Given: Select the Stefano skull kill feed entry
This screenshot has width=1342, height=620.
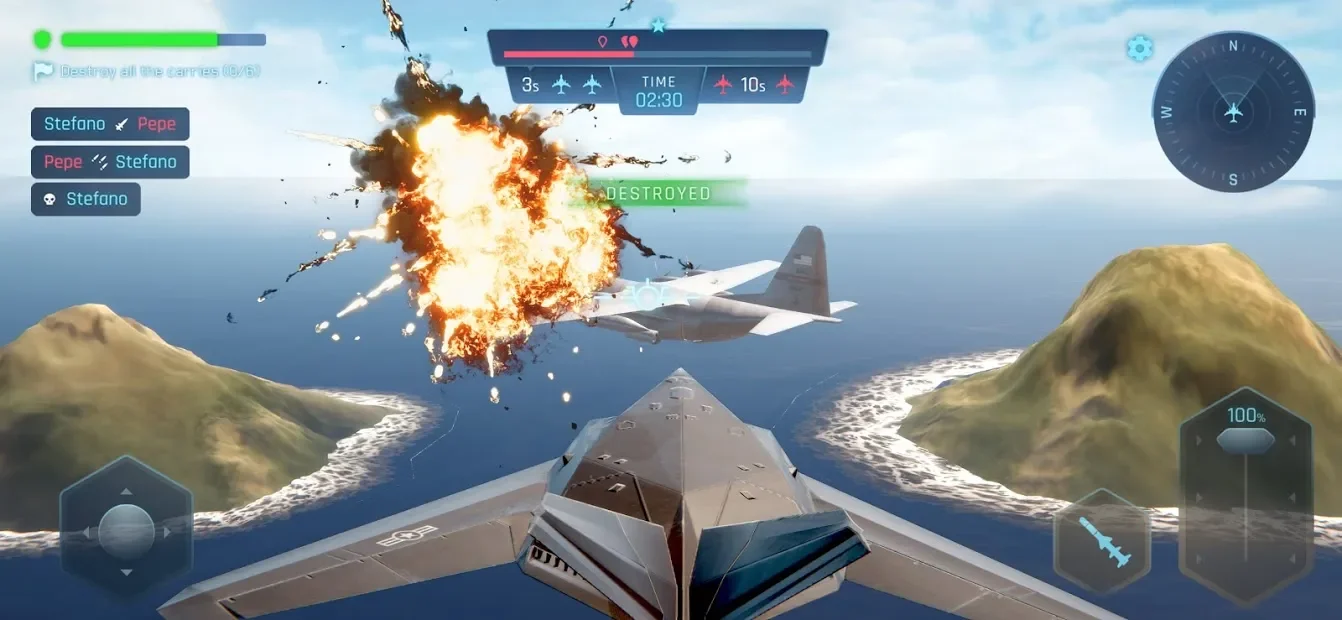Looking at the screenshot, I should point(86,199).
